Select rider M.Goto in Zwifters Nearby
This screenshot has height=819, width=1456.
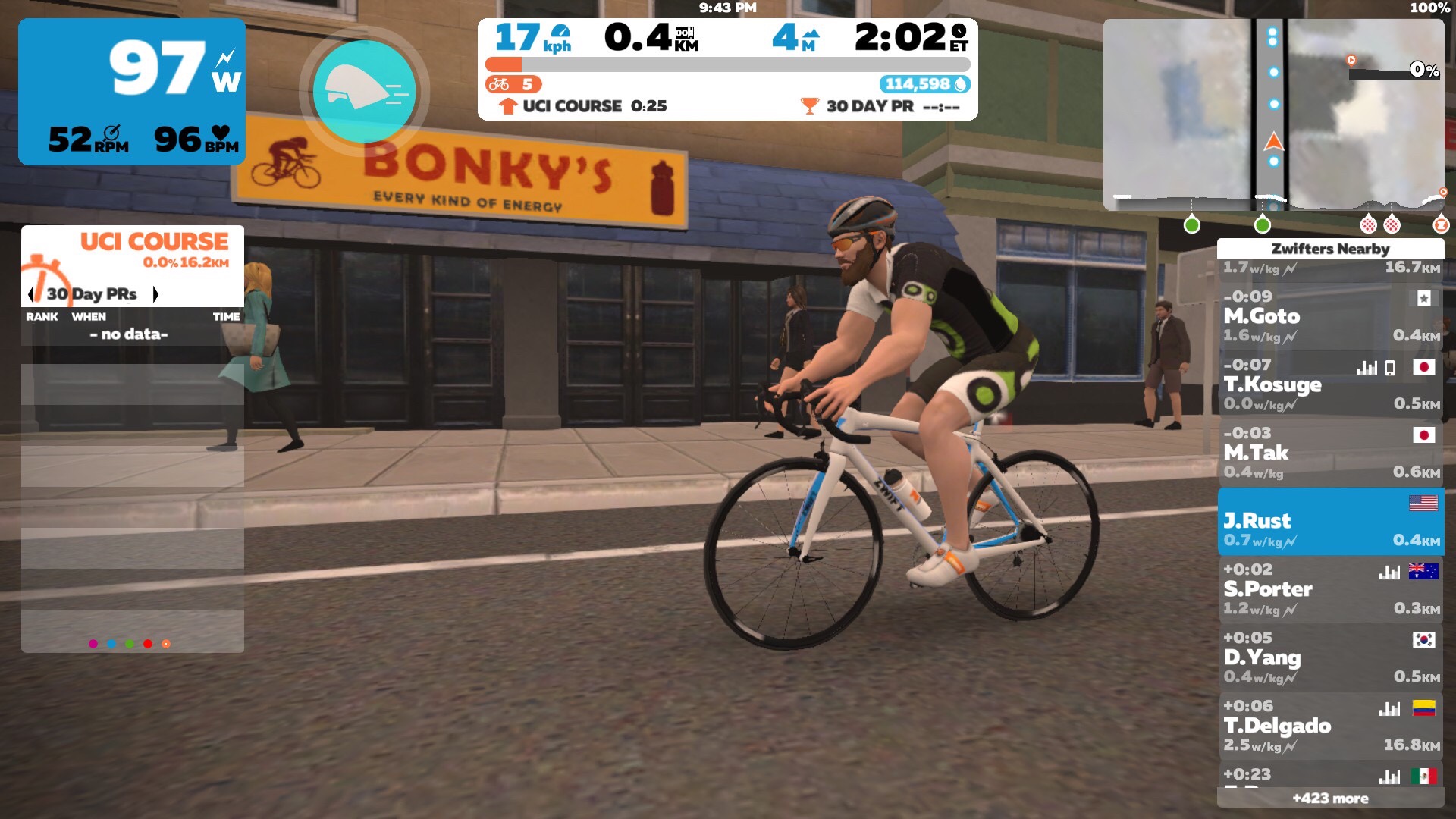(1330, 317)
